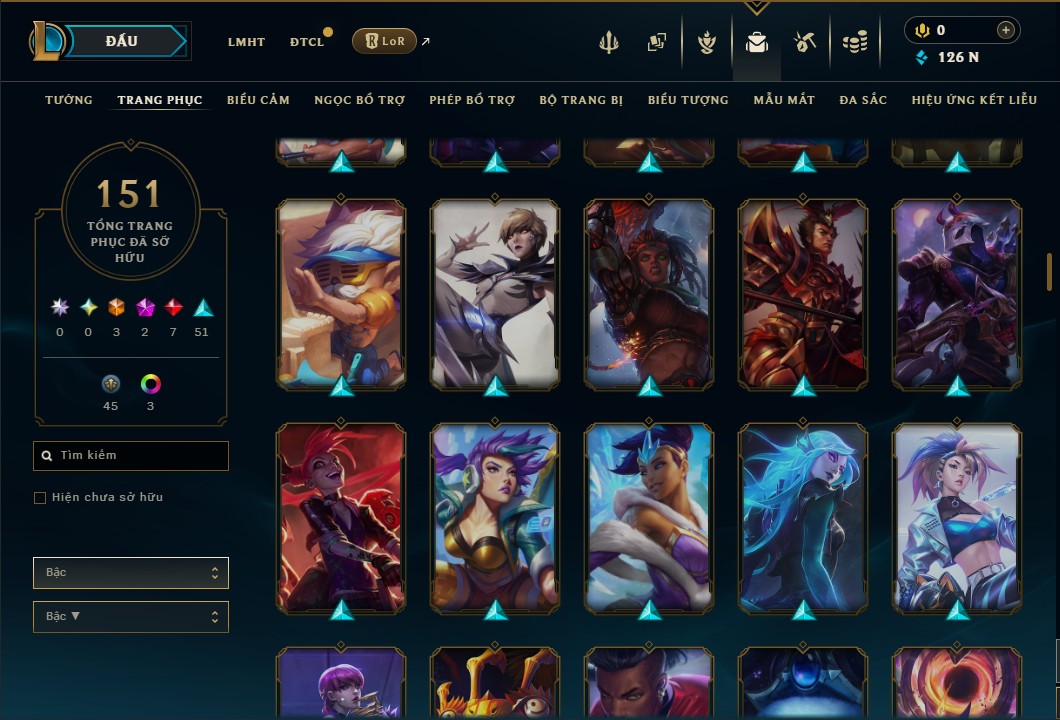Image resolution: width=1060 pixels, height=720 pixels.
Task: Open the first Bậc dropdown
Action: 131,573
